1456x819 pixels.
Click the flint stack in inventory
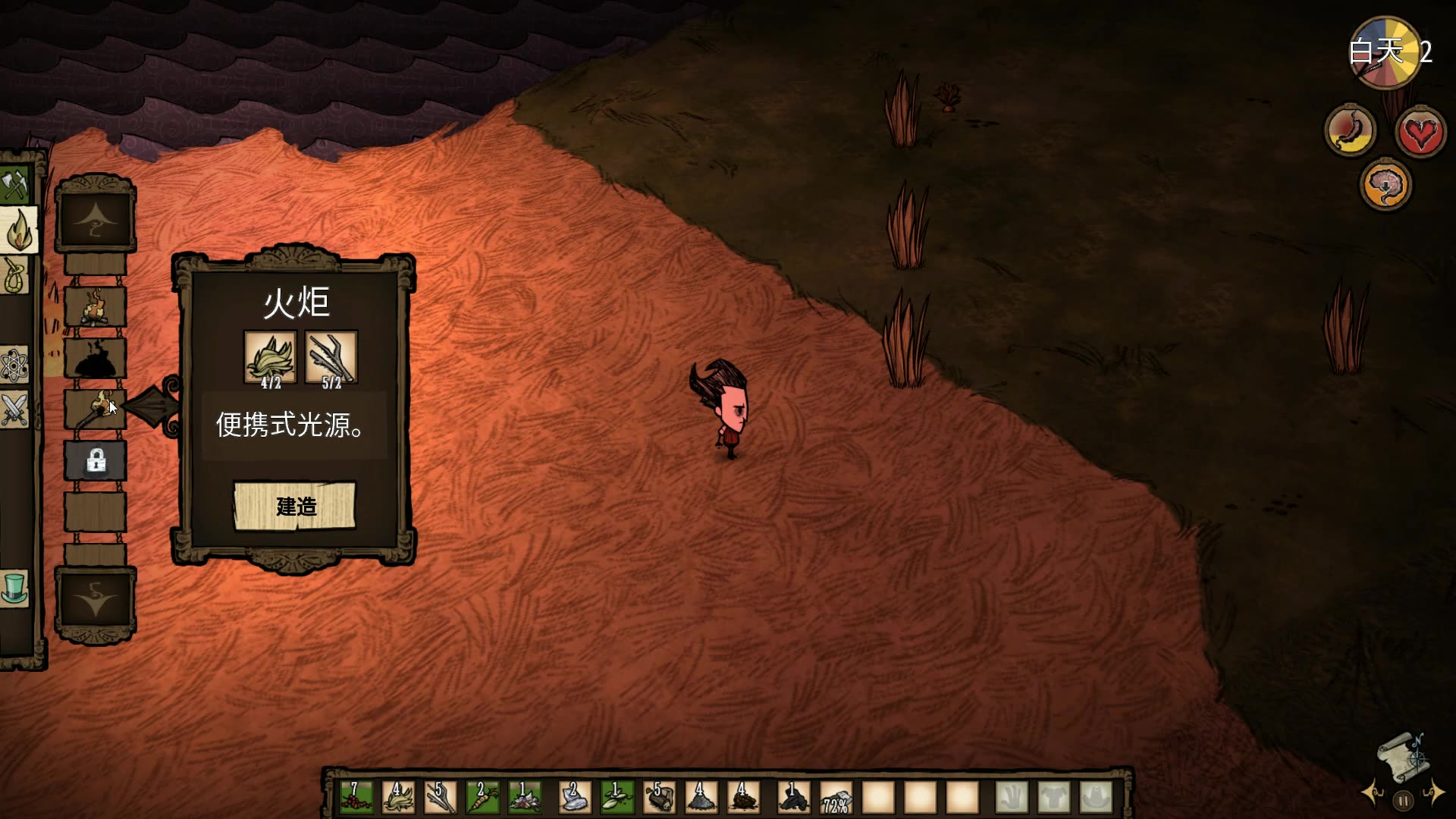point(575,798)
